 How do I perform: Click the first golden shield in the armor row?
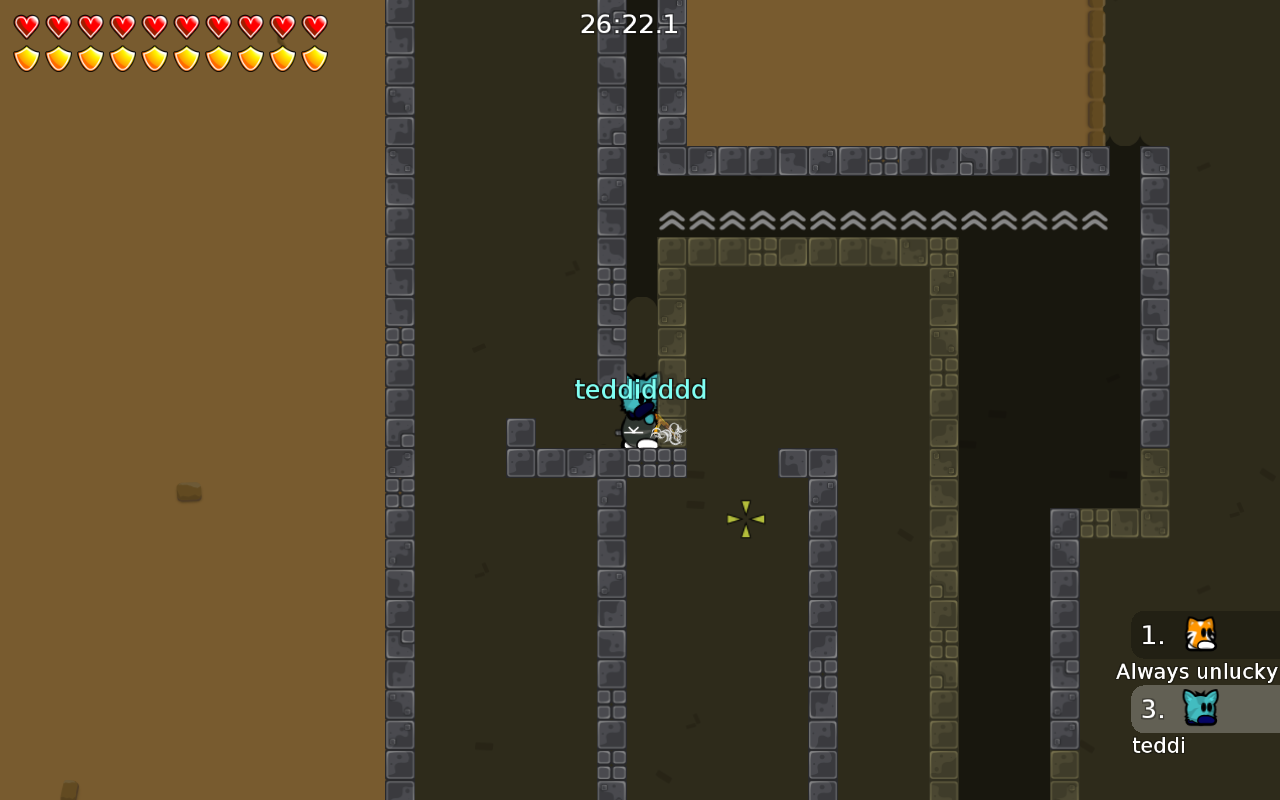(27, 58)
